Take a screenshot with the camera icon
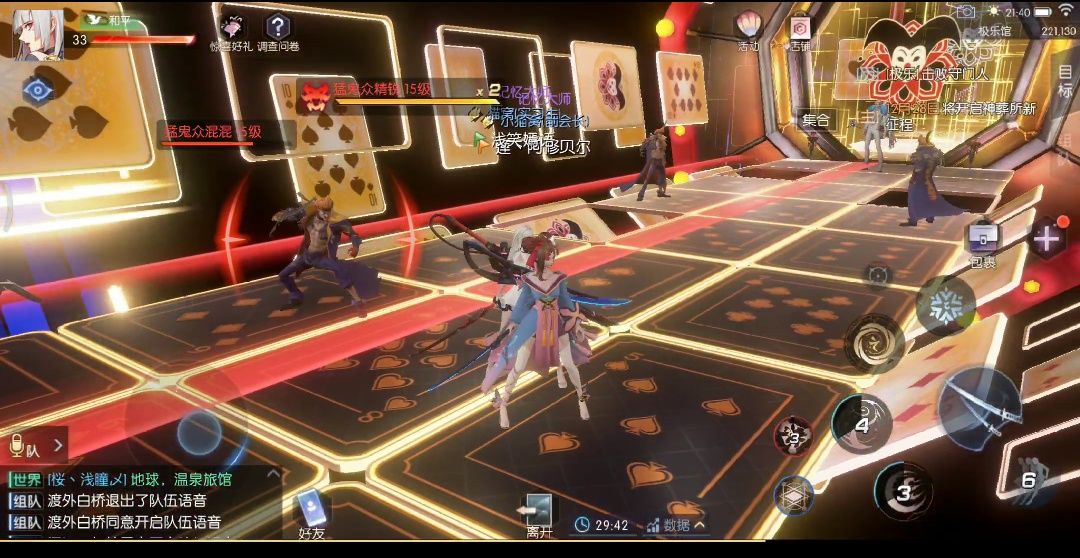The height and width of the screenshot is (558, 1080). pos(964,12)
